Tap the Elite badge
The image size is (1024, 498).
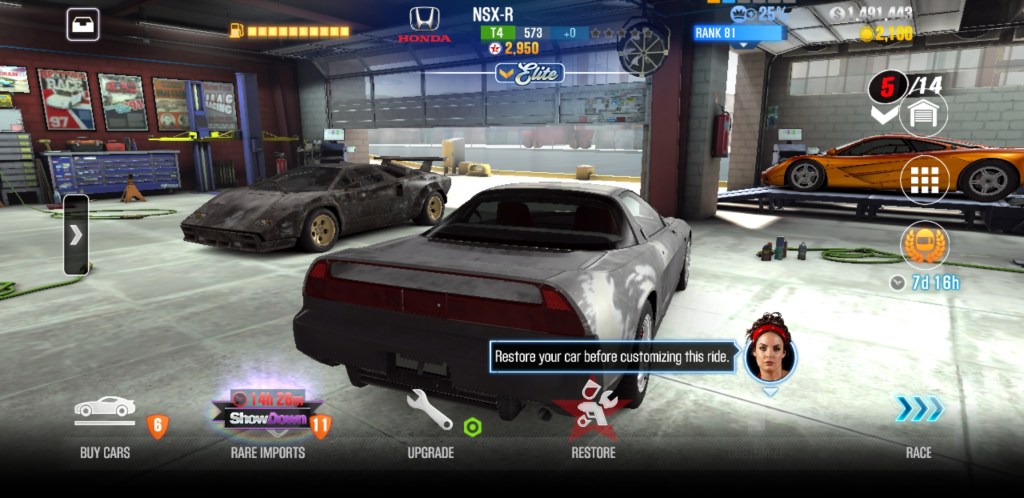pyautogui.click(x=530, y=73)
